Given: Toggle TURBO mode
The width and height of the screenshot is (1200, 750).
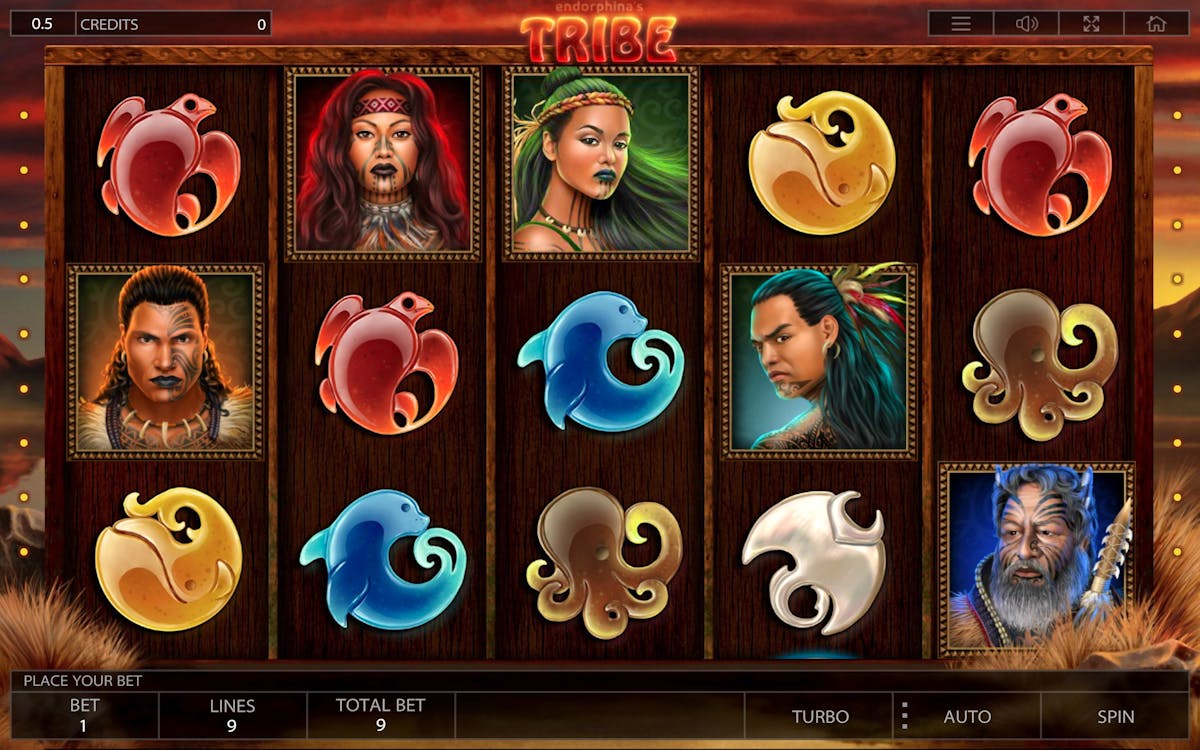Looking at the screenshot, I should click(820, 716).
